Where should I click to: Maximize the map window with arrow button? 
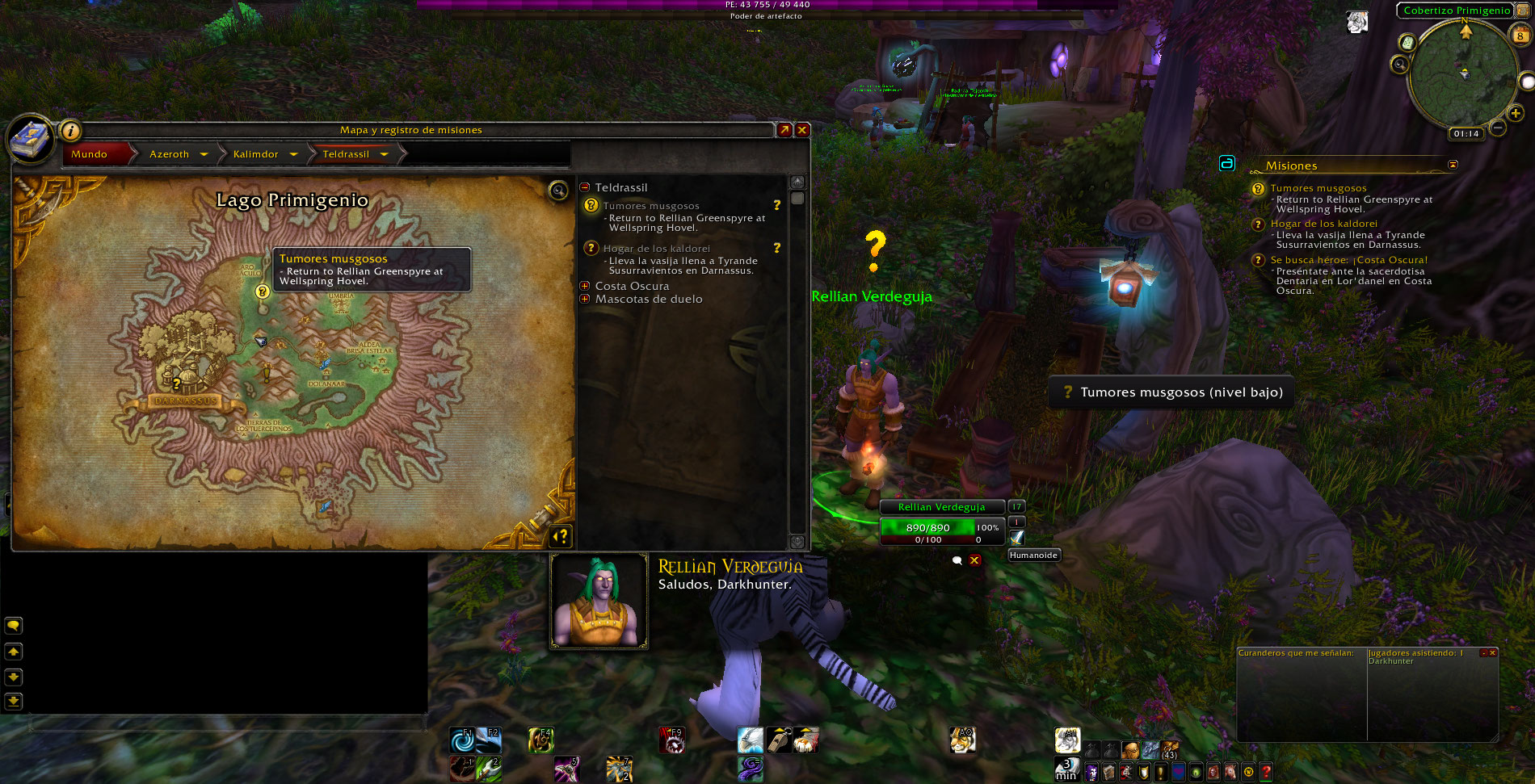(784, 130)
